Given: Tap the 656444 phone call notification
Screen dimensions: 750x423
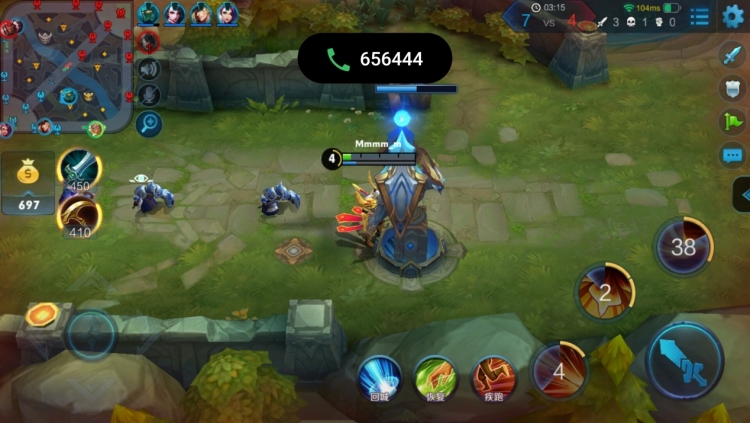Looking at the screenshot, I should 375,59.
